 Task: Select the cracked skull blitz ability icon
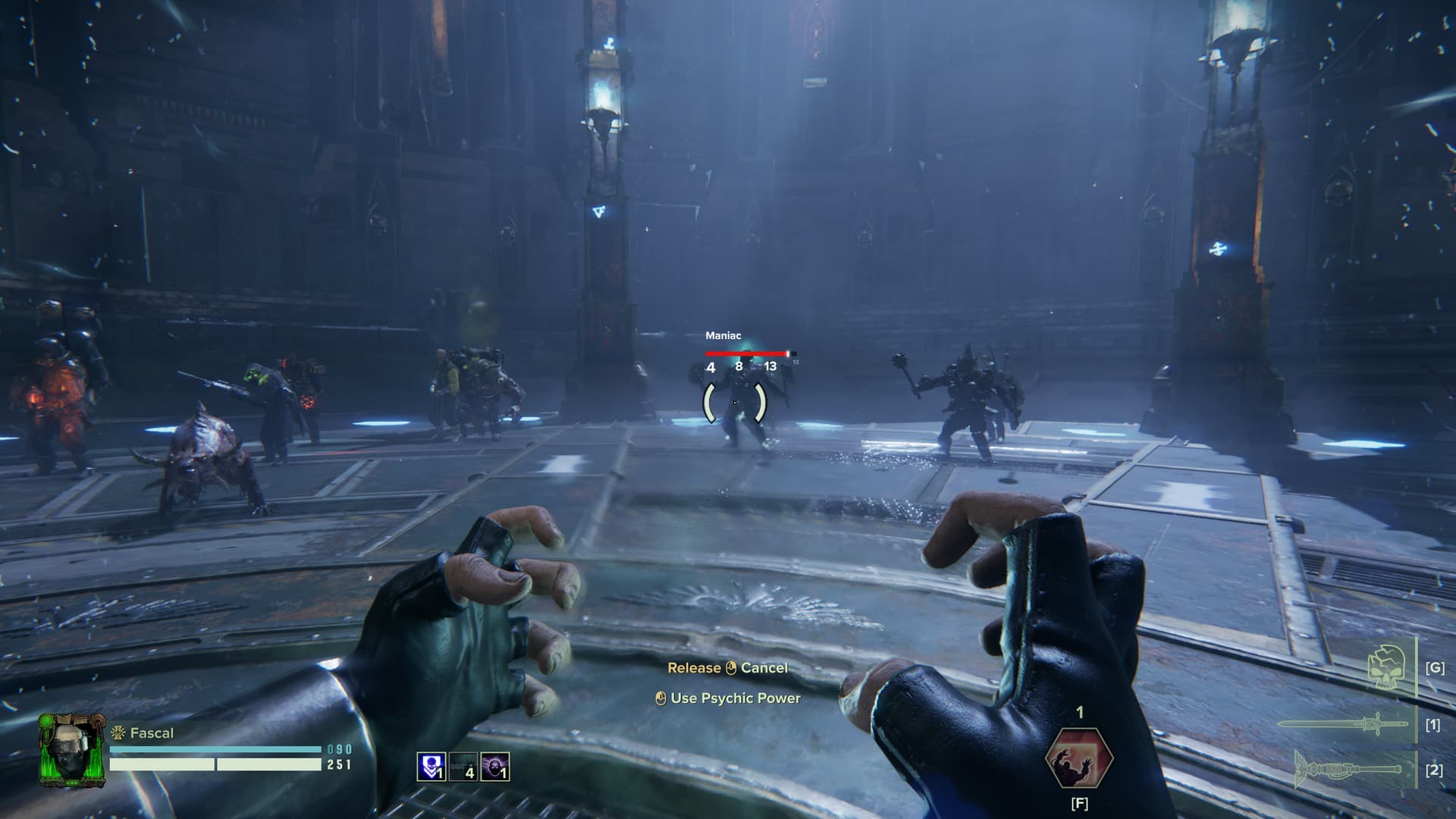[x=1386, y=668]
